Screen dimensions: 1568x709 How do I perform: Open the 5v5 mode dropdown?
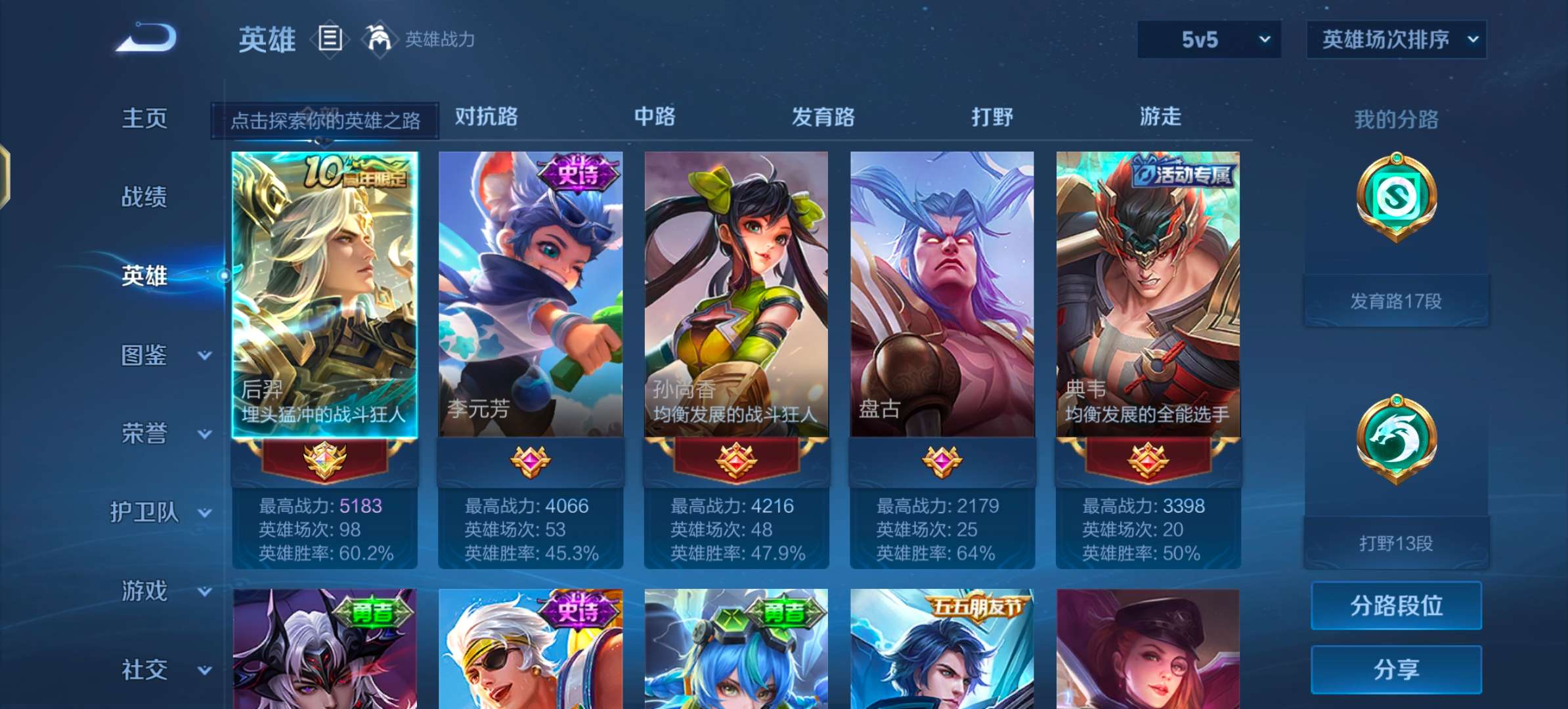pos(1208,39)
